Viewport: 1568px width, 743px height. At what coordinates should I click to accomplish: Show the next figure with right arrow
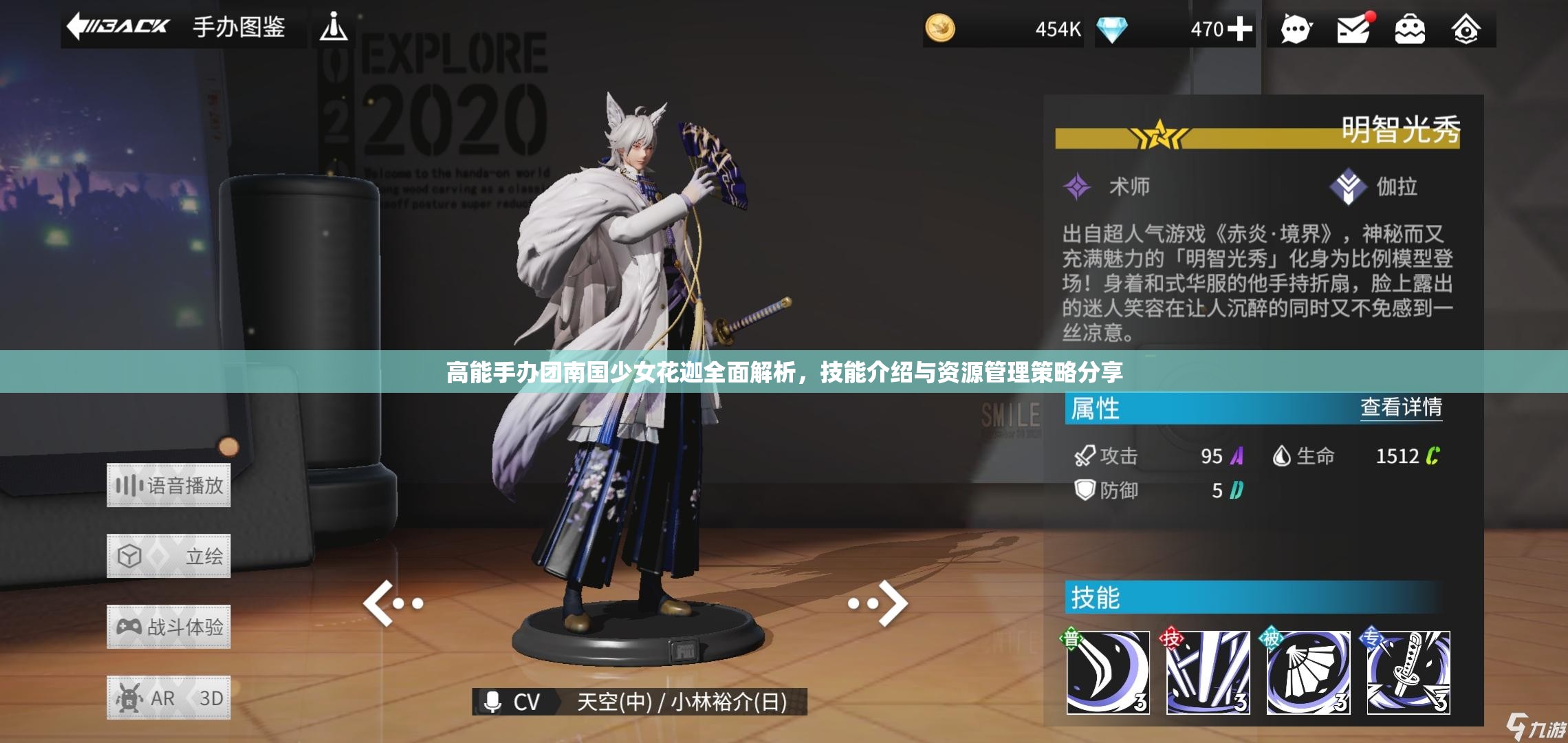pos(879,603)
